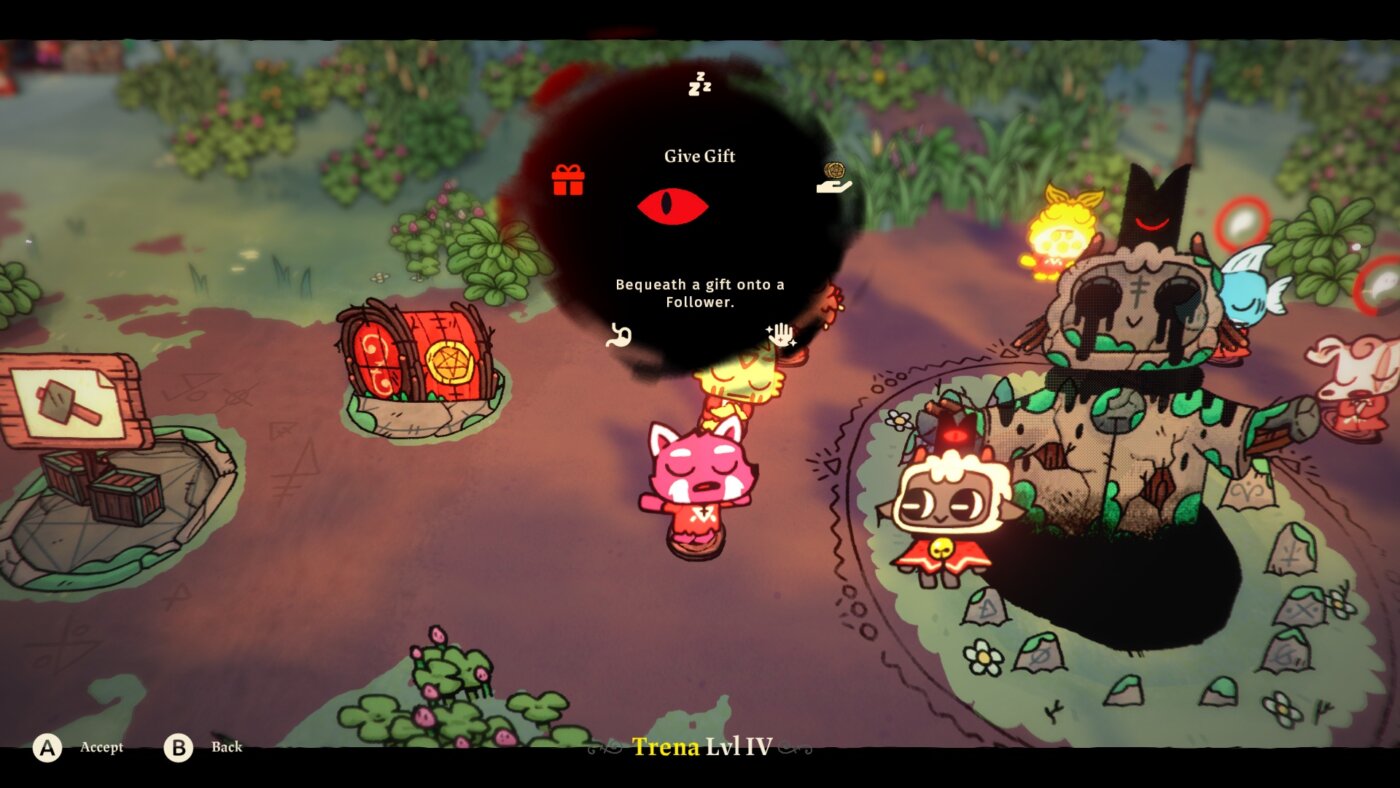Screen dimensions: 1400x788
Task: Choose the sparkling hand blessing option
Action: (x=780, y=335)
